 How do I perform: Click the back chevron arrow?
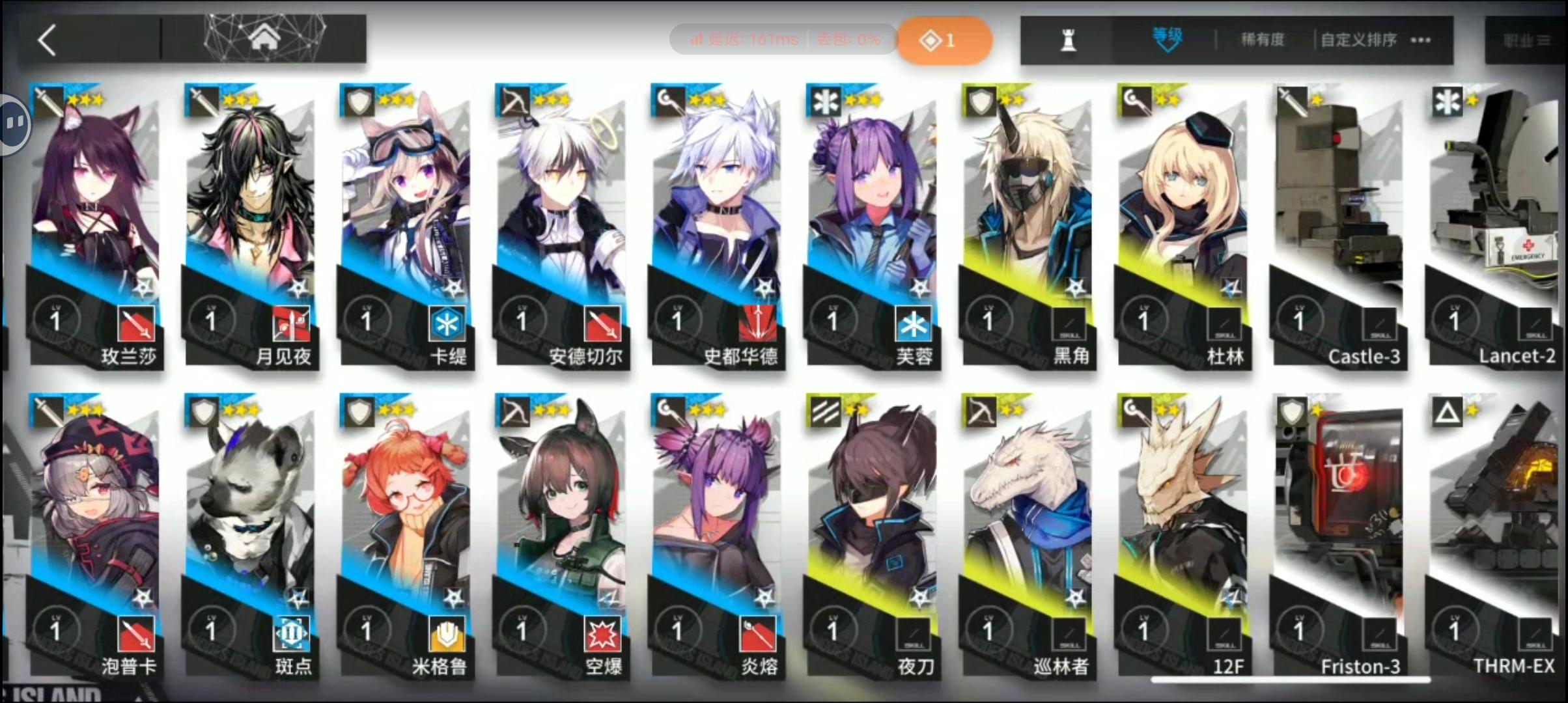[x=47, y=39]
